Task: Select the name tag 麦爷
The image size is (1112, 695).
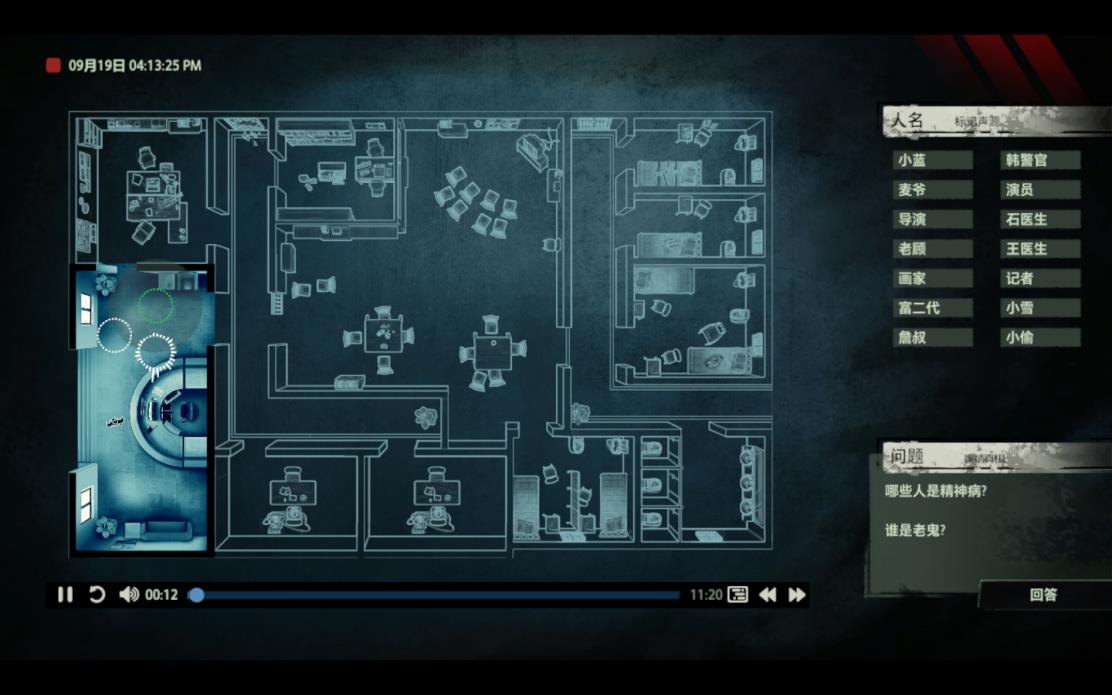Action: (x=932, y=190)
